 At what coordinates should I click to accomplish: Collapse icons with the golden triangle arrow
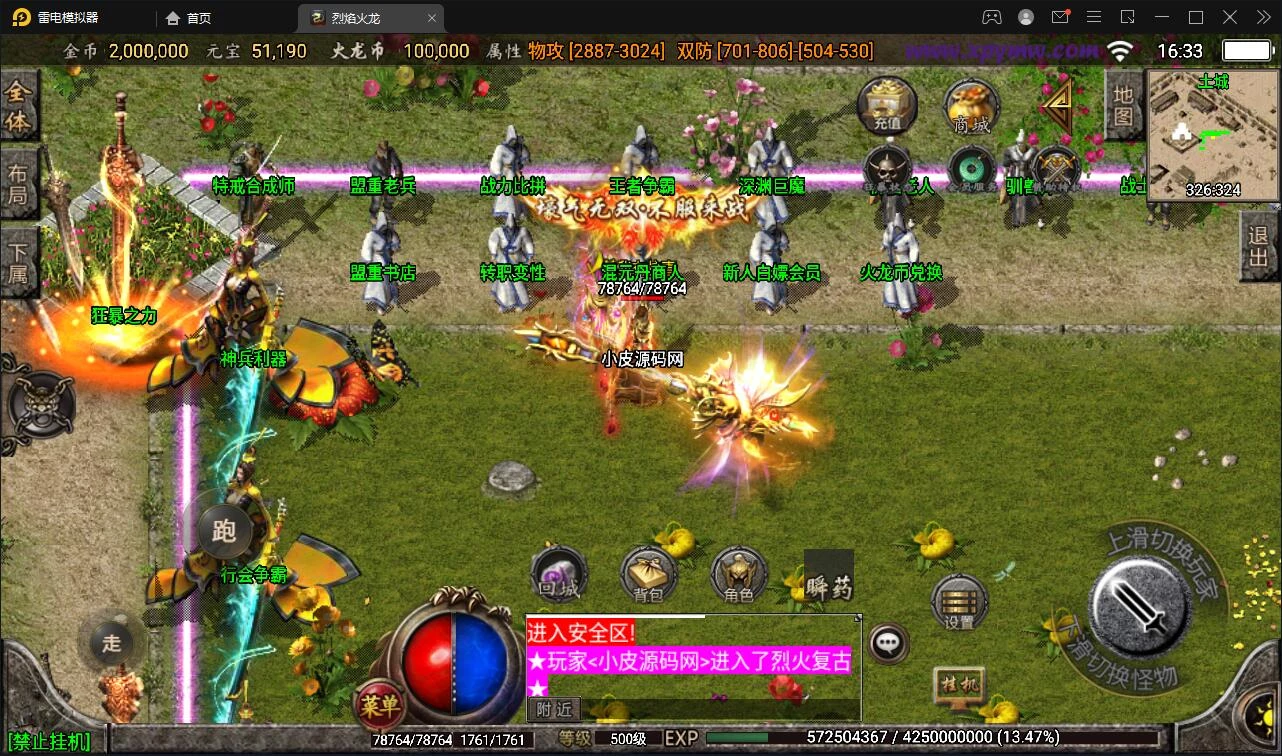(1057, 101)
